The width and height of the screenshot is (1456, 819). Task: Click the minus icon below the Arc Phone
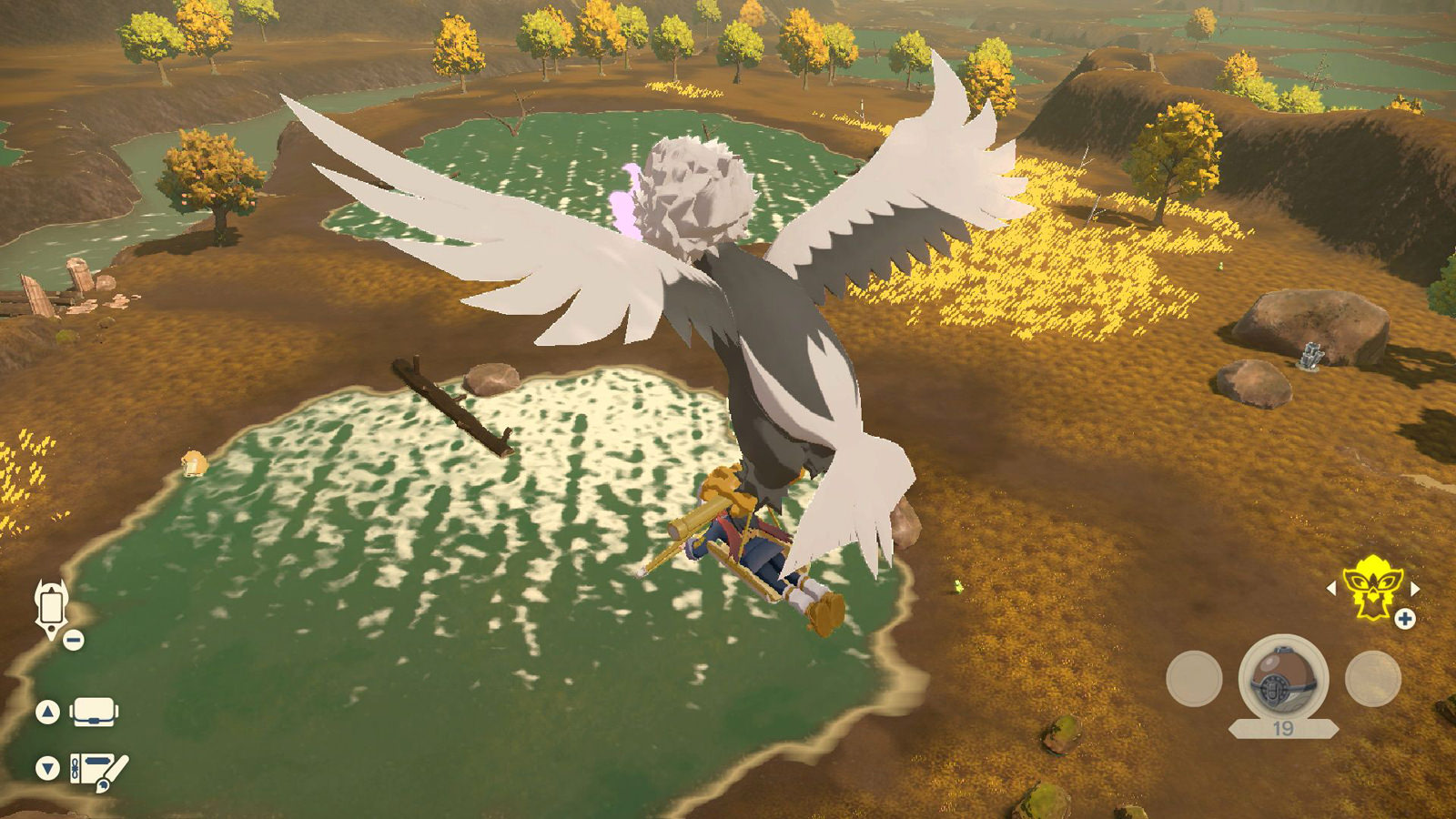(73, 639)
